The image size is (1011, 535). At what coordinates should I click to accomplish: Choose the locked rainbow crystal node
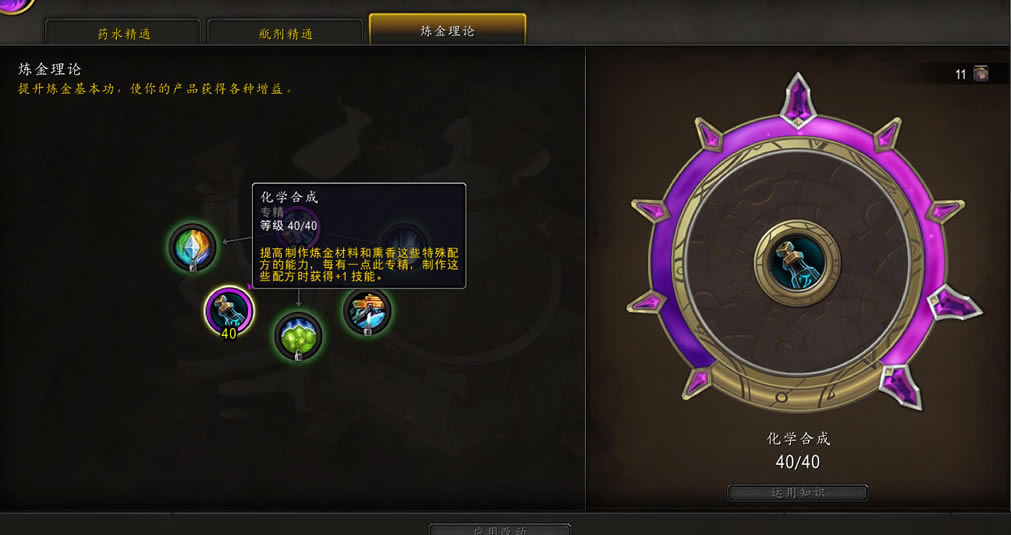click(x=193, y=246)
